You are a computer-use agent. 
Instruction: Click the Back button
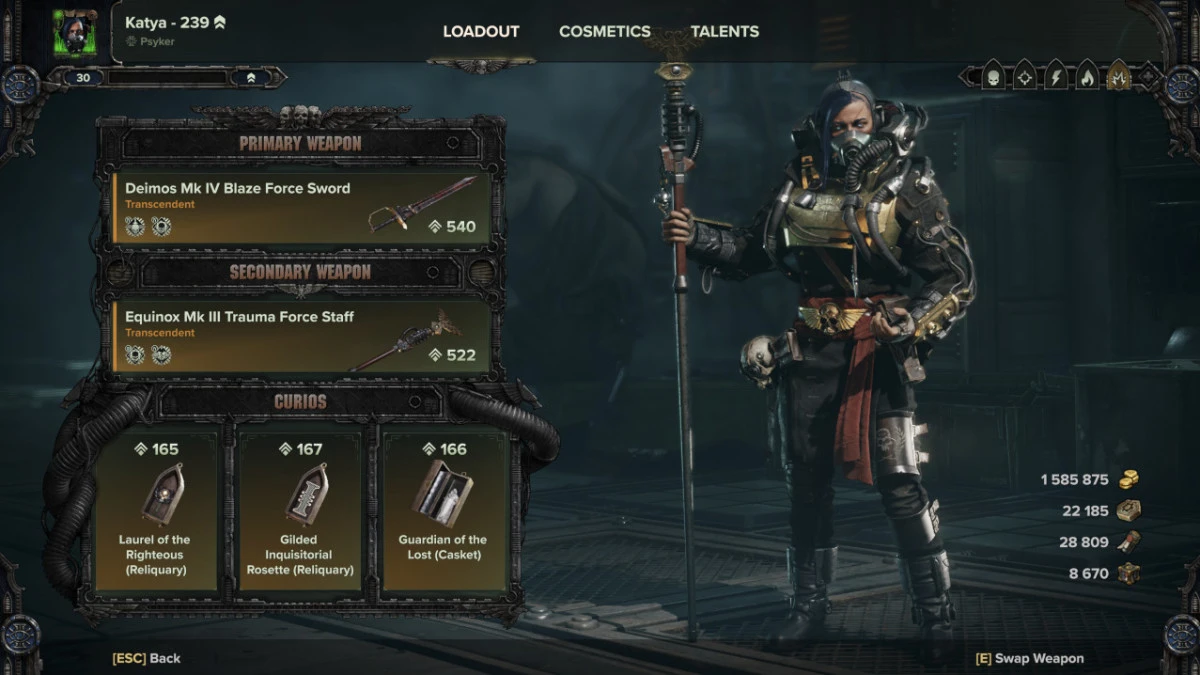146,658
